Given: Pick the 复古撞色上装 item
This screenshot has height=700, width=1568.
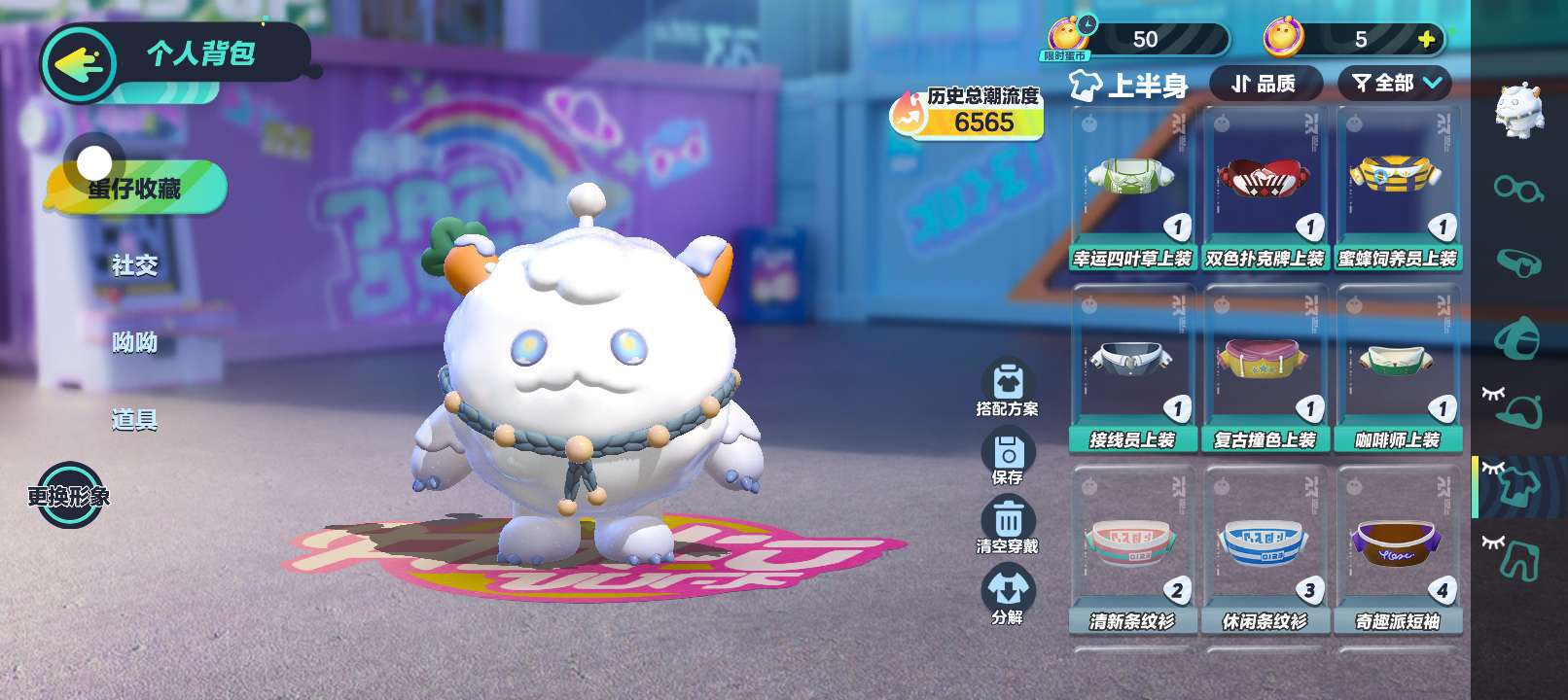Looking at the screenshot, I should click(1265, 370).
